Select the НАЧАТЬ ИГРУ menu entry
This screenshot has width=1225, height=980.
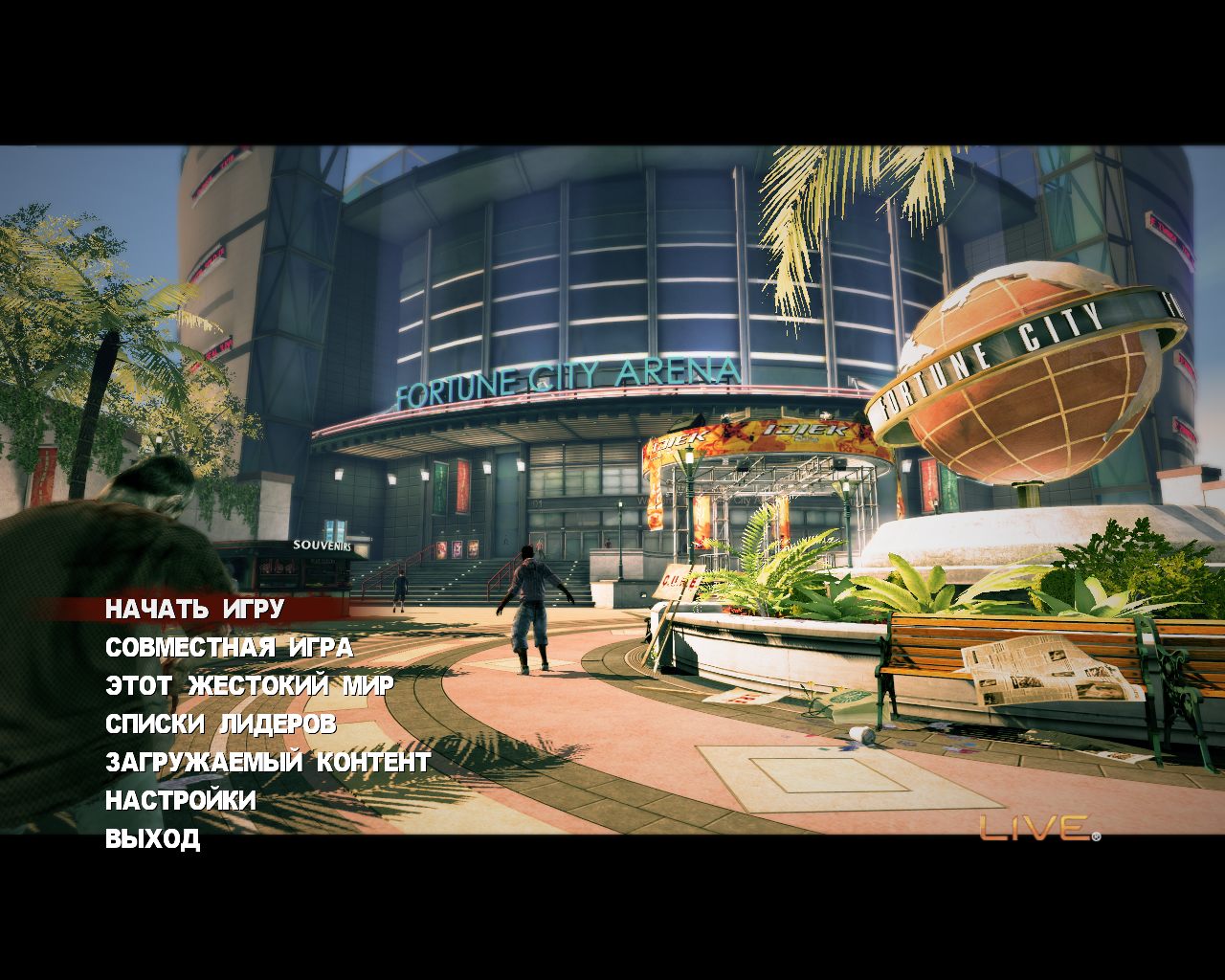(194, 609)
